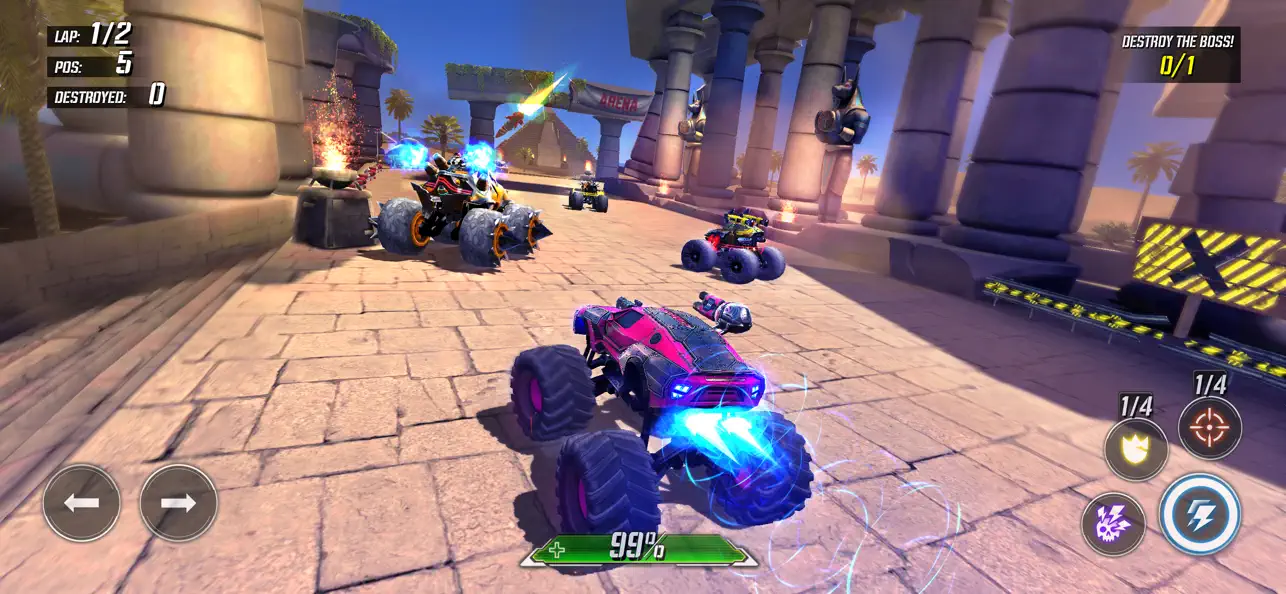The height and width of the screenshot is (594, 1286).
Task: Tap the steer right arrow button
Action: (x=178, y=503)
